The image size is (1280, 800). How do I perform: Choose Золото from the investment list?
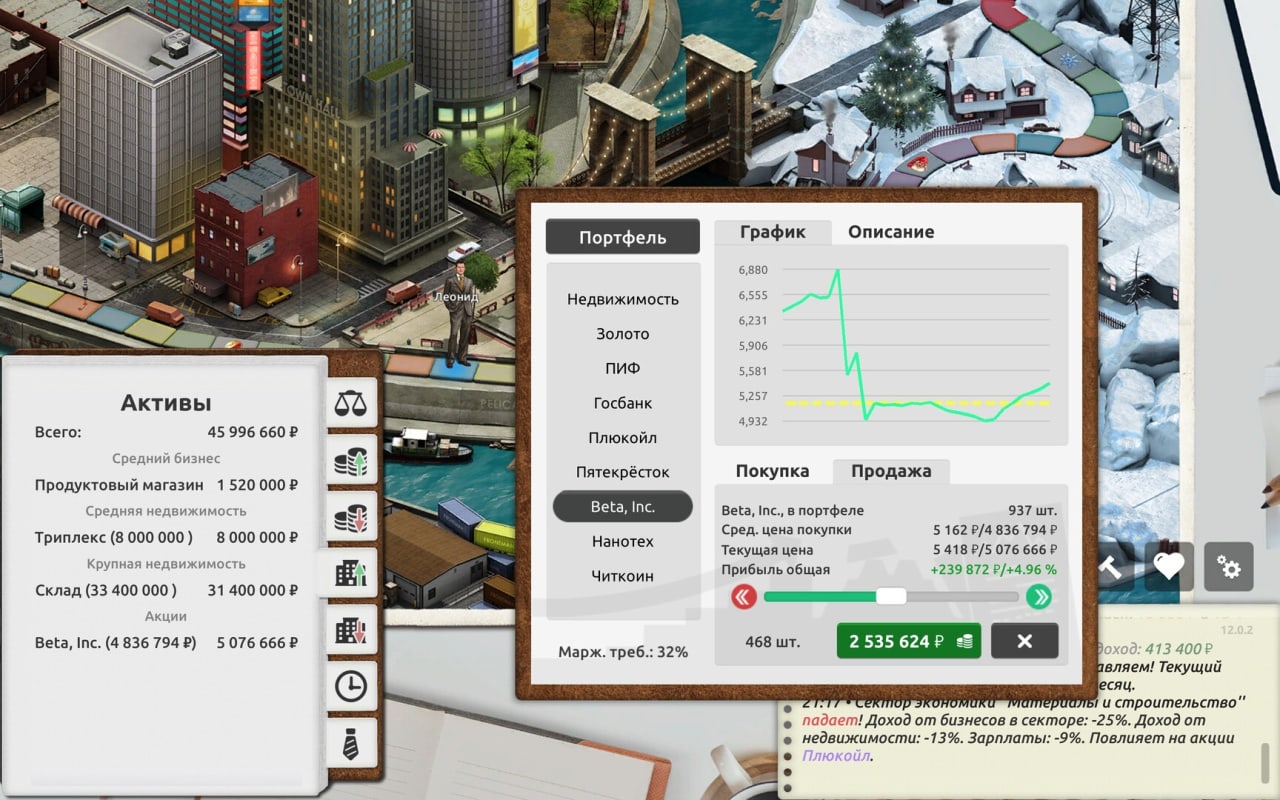click(x=622, y=334)
